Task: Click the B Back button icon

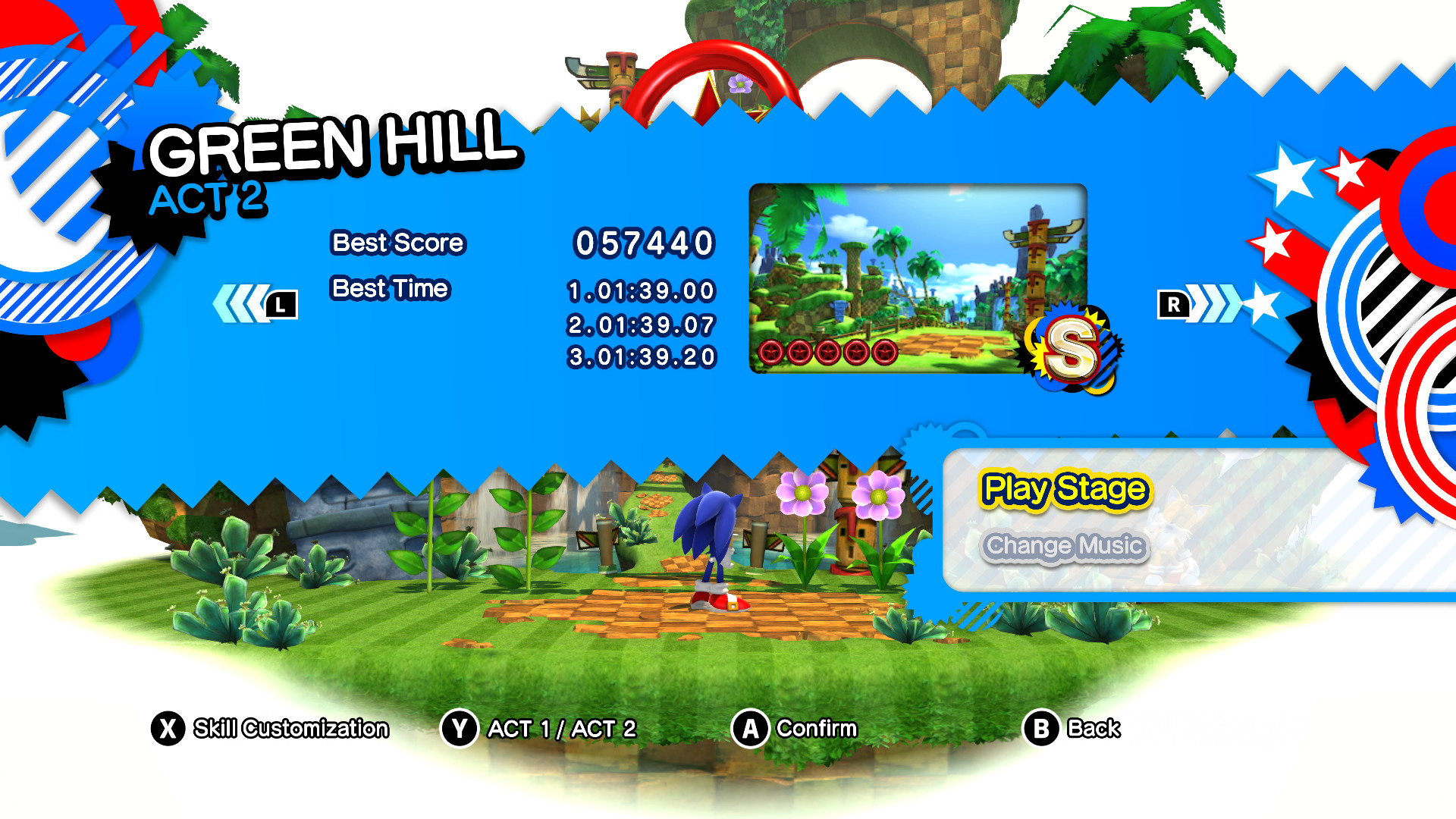Action: click(1040, 729)
